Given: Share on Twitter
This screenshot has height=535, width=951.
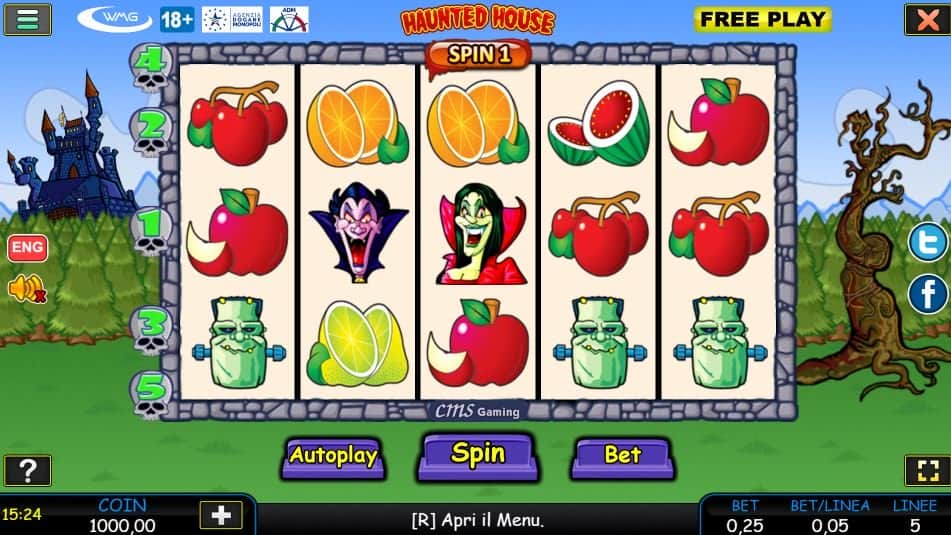Looking at the screenshot, I should pos(927,242).
